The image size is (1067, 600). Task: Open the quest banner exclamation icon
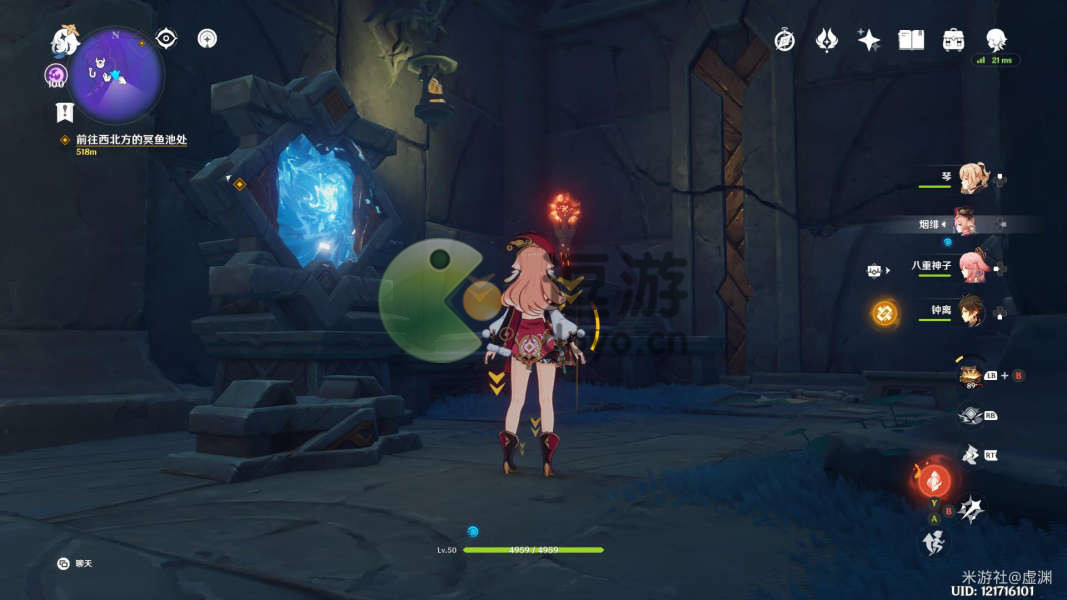click(x=65, y=112)
